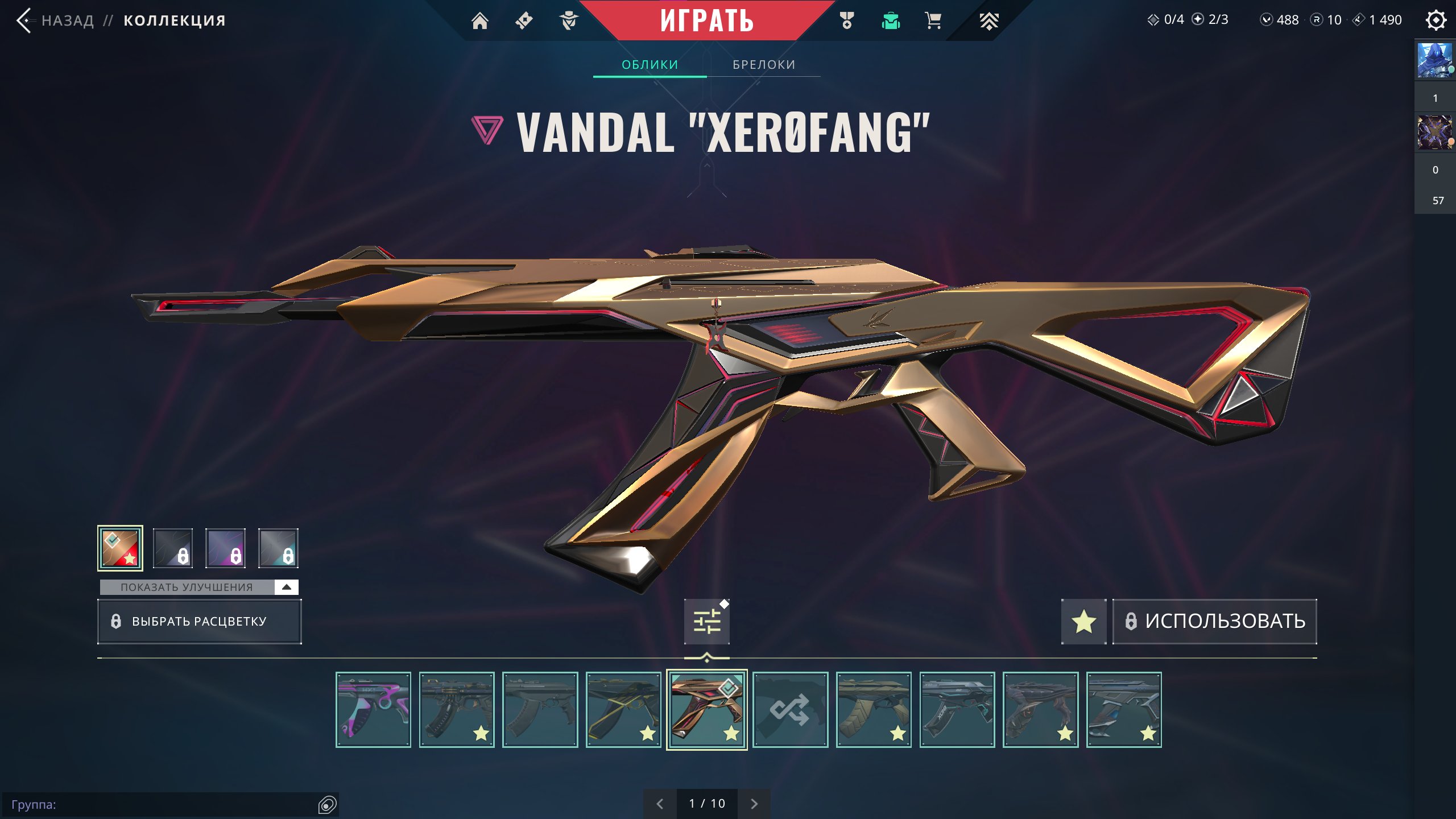Open the collection backpack icon
This screenshot has height=819, width=1456.
(891, 21)
